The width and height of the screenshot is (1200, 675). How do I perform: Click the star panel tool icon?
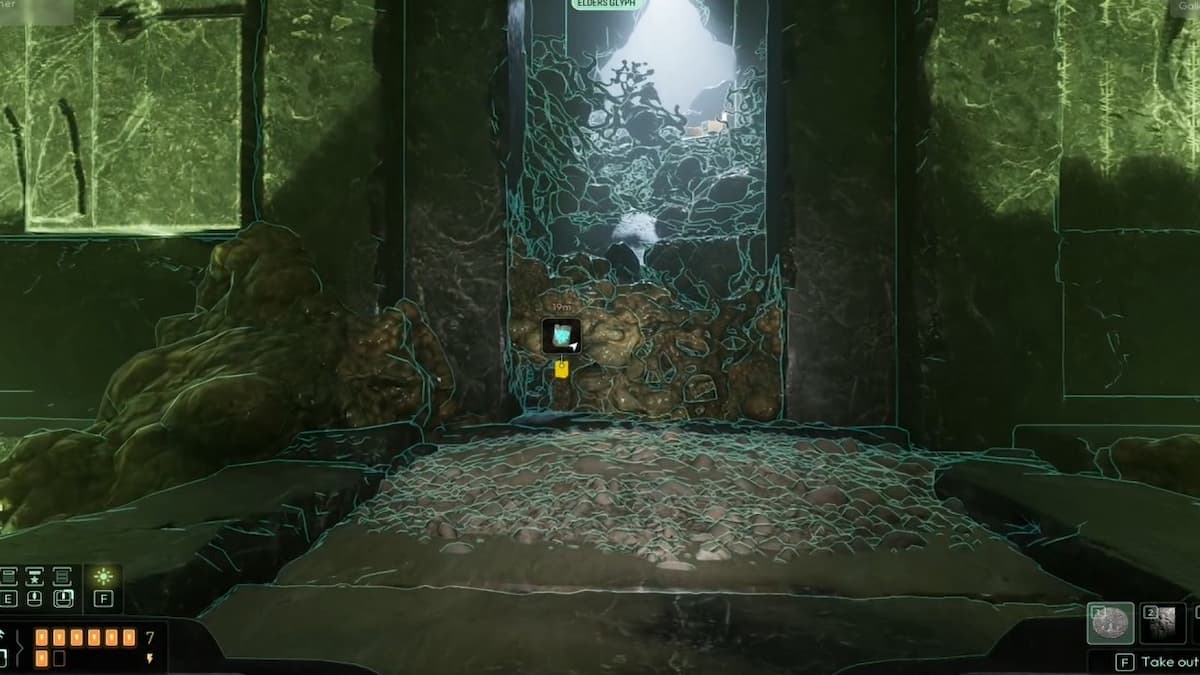(34, 577)
